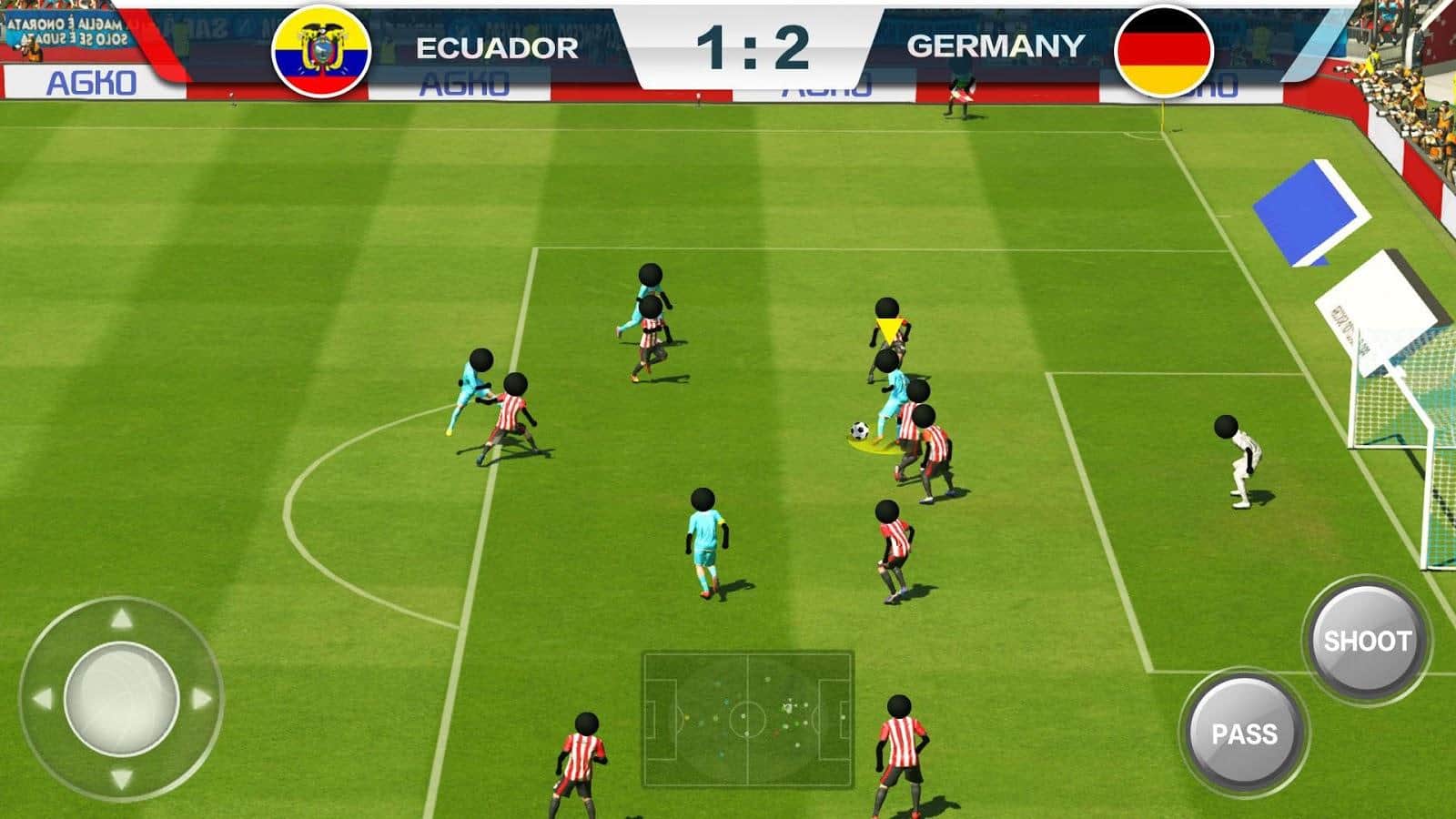Tap the soccer ball on the pitch

point(859,429)
